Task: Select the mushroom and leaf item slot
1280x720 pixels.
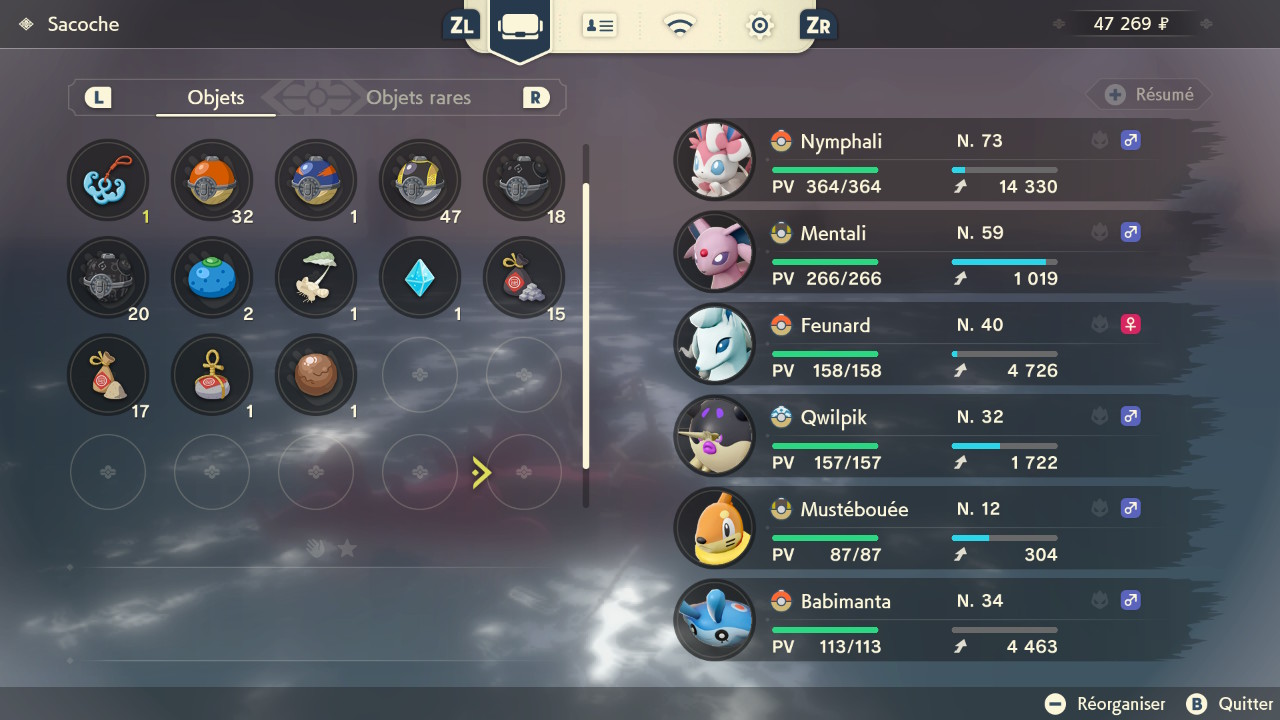Action: [316, 278]
